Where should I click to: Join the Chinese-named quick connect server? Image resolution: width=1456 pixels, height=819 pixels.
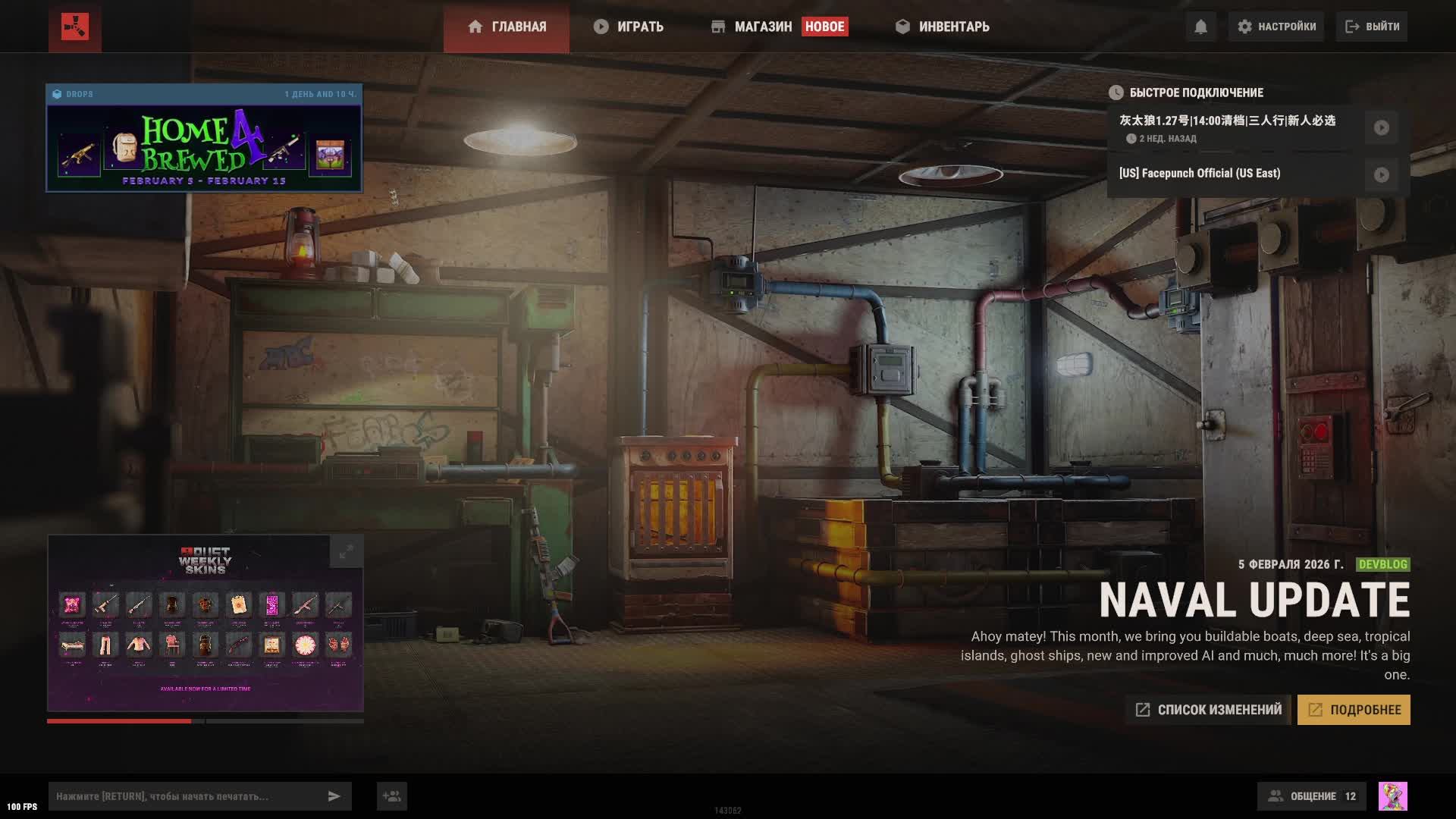click(1381, 127)
